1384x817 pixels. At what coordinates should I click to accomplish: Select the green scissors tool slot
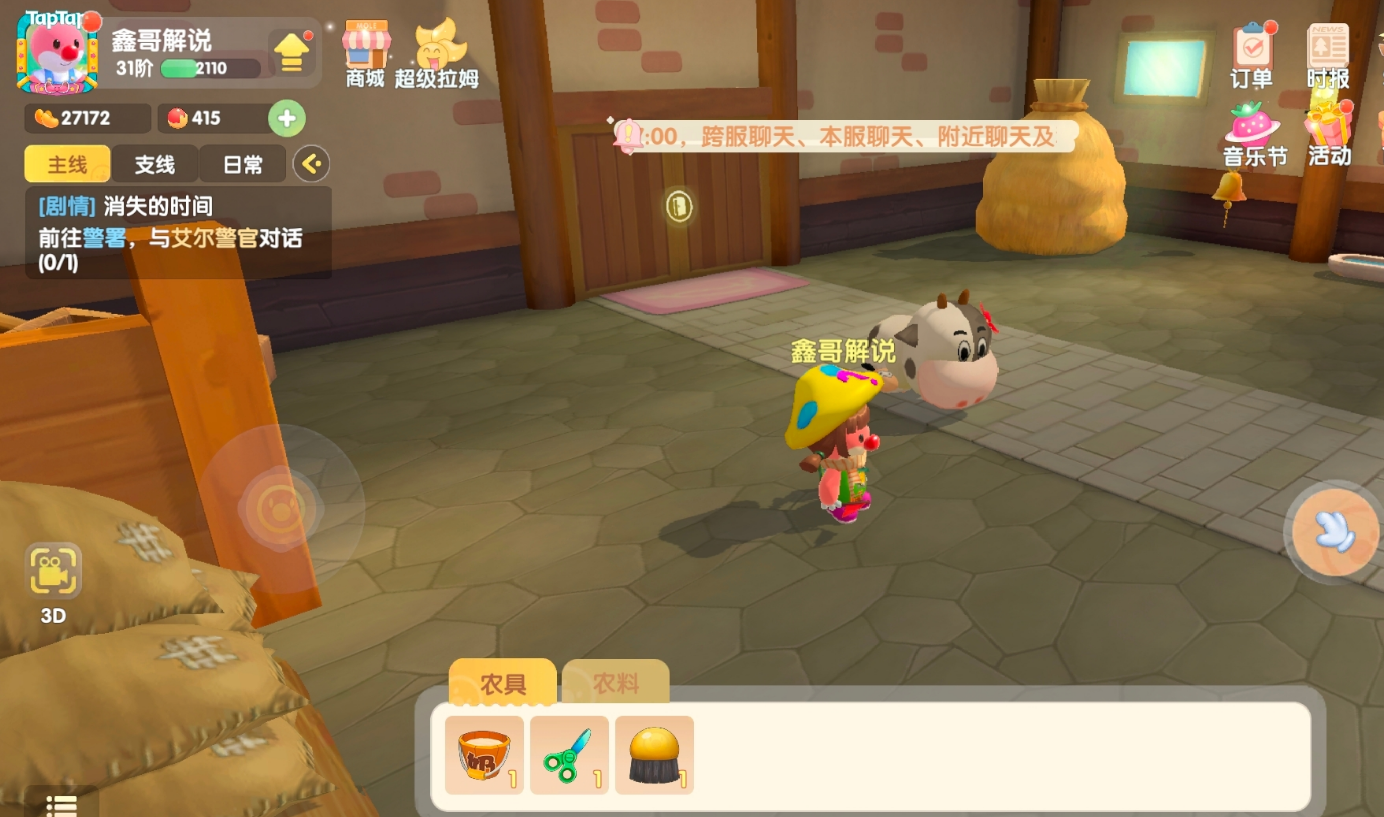click(x=569, y=755)
